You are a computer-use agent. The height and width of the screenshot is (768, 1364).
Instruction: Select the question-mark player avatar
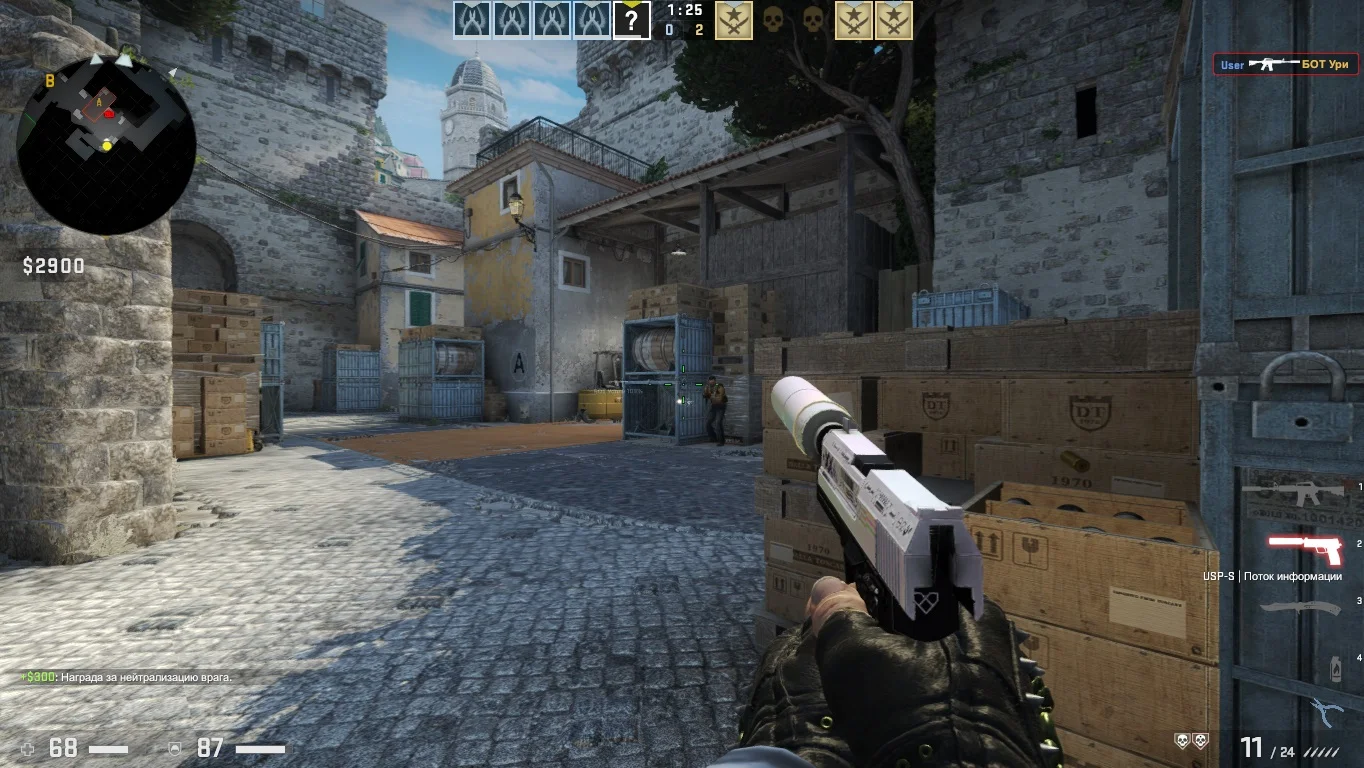click(631, 20)
